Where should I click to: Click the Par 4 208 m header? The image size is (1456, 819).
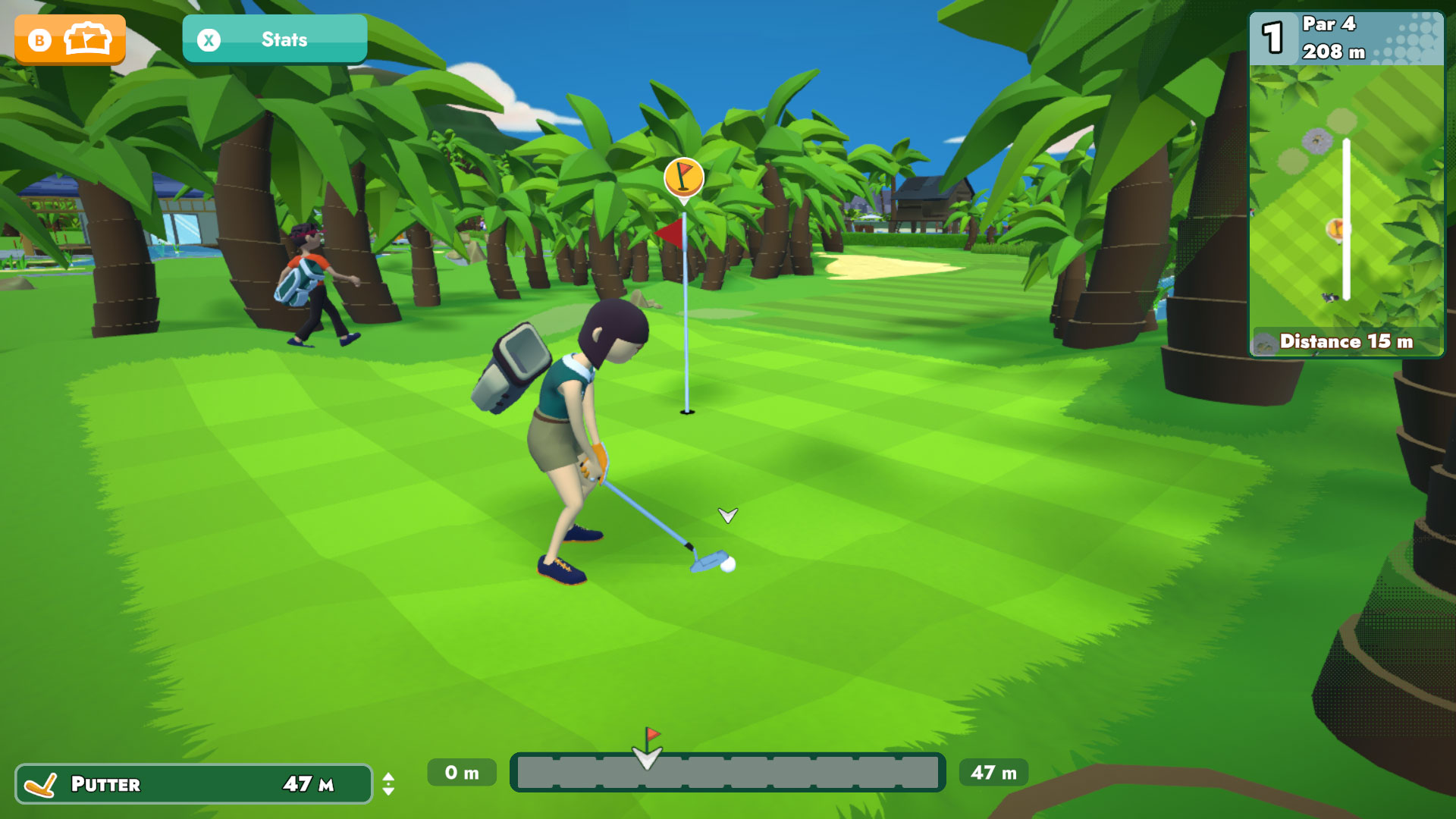tap(1331, 39)
